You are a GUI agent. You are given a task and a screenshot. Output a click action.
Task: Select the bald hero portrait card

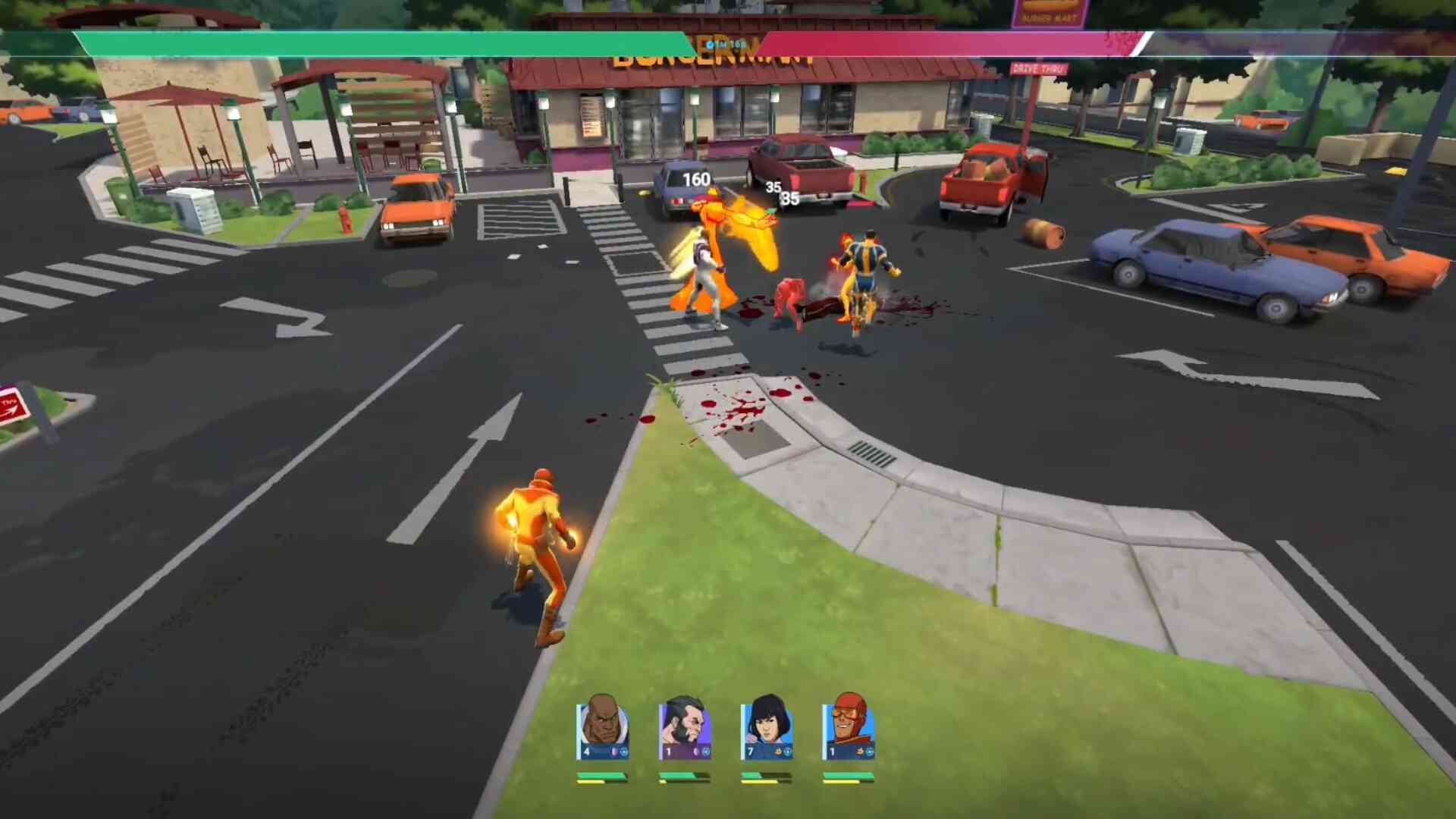[x=602, y=727]
